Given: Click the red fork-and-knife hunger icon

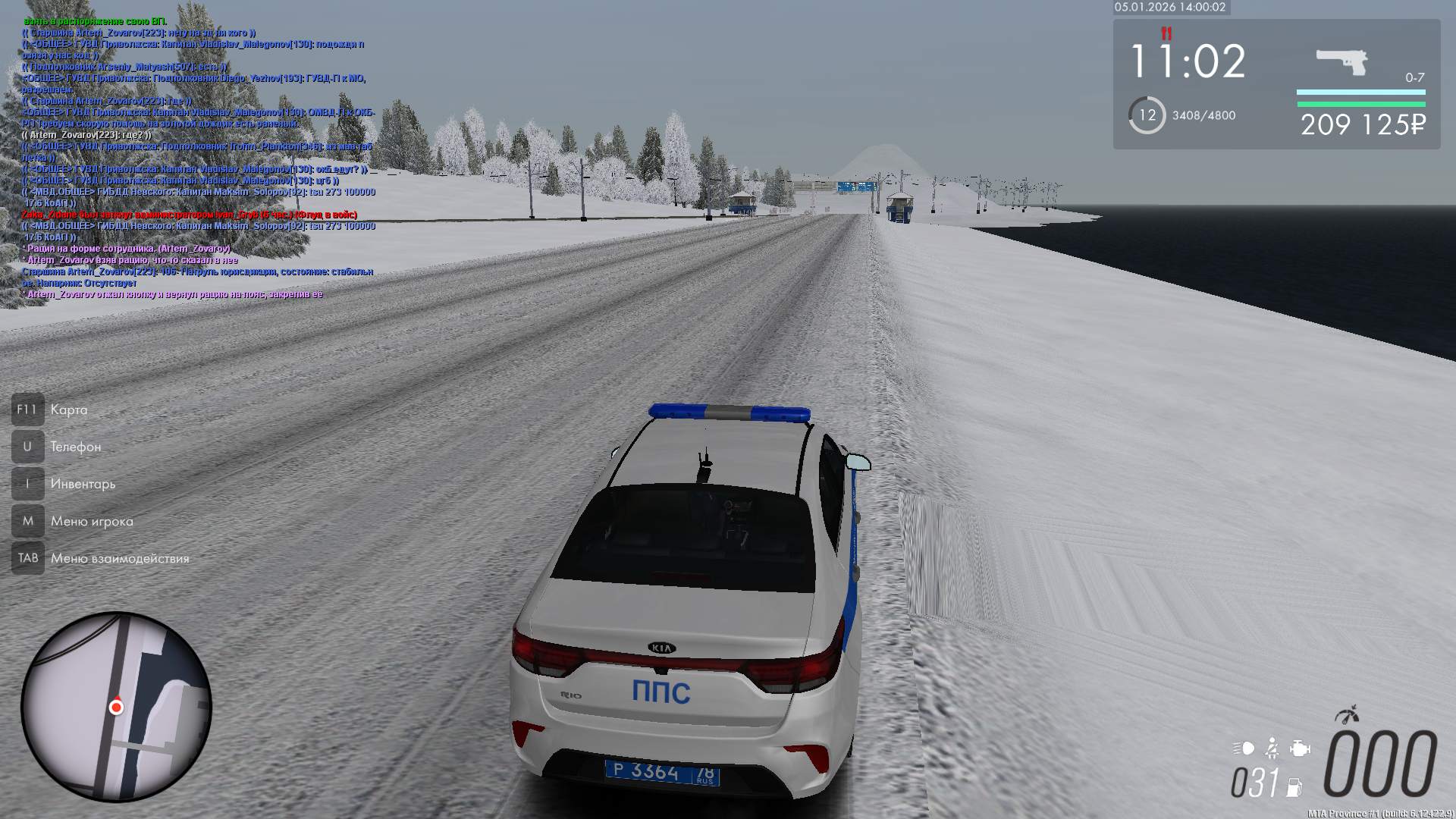Looking at the screenshot, I should (x=1166, y=33).
